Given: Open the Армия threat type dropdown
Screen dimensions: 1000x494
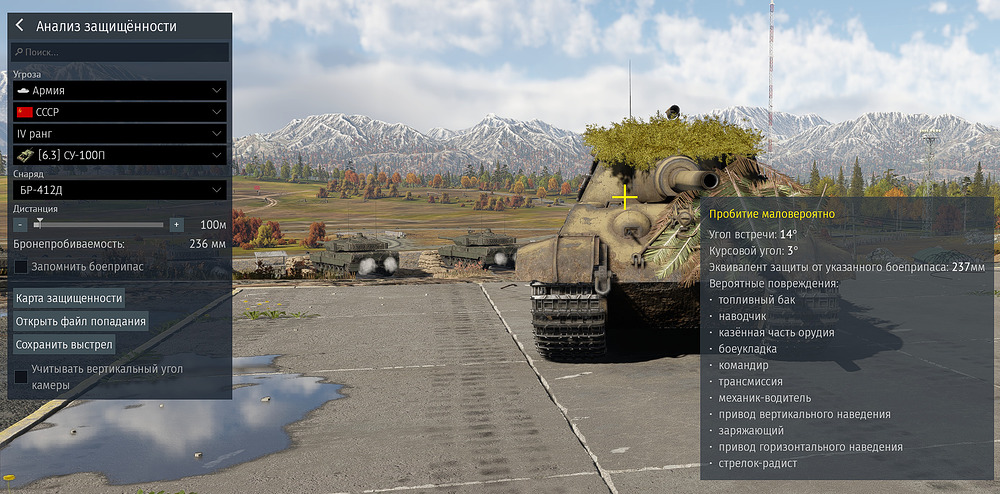Looking at the screenshot, I should point(120,90).
